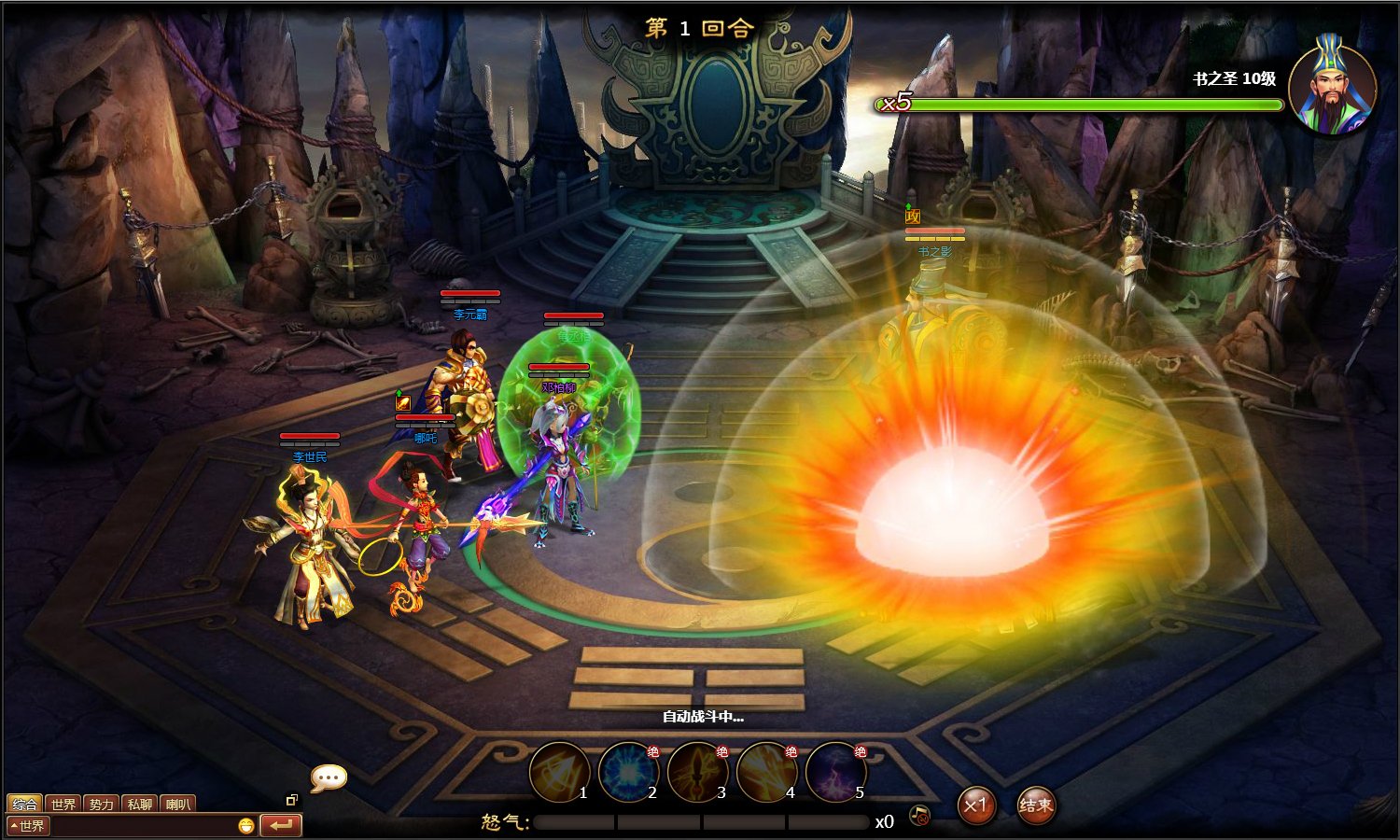1400x840 pixels.
Task: End the battle with the 结束 button
Action: [1035, 805]
